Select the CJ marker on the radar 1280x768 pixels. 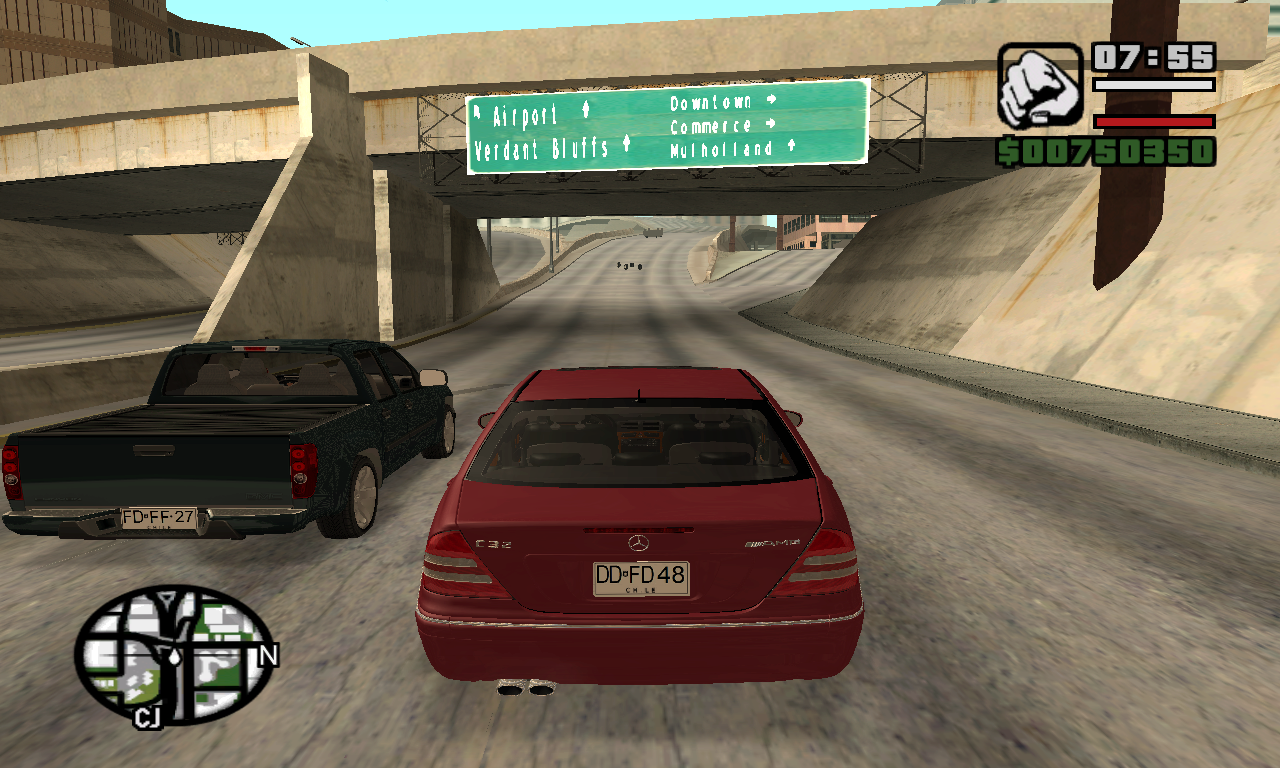[x=147, y=717]
